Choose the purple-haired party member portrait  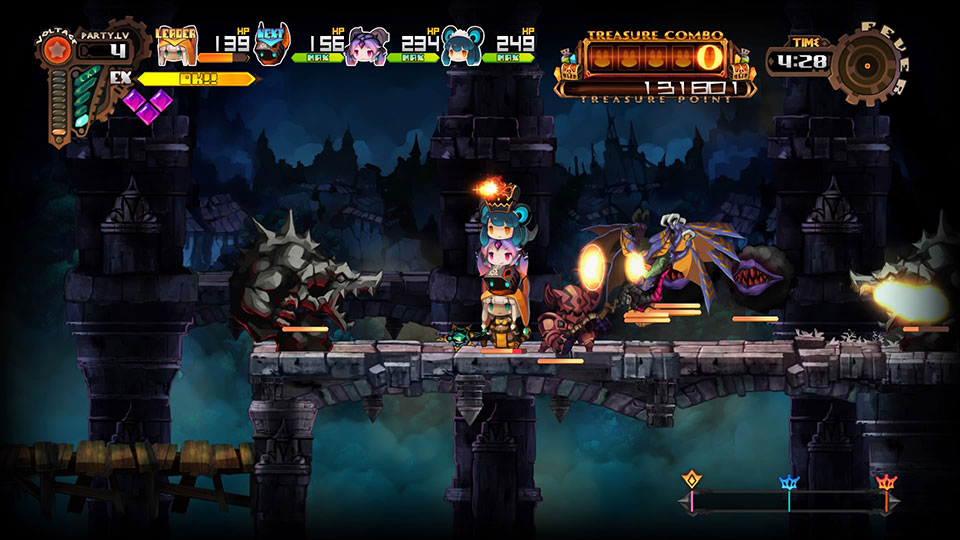(365, 47)
